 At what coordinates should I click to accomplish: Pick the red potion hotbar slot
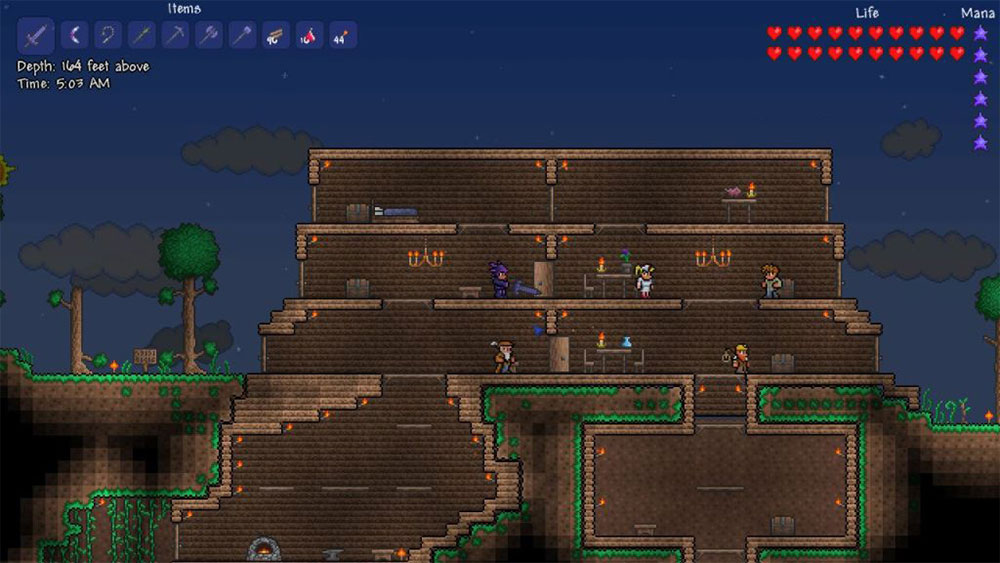pyautogui.click(x=310, y=36)
